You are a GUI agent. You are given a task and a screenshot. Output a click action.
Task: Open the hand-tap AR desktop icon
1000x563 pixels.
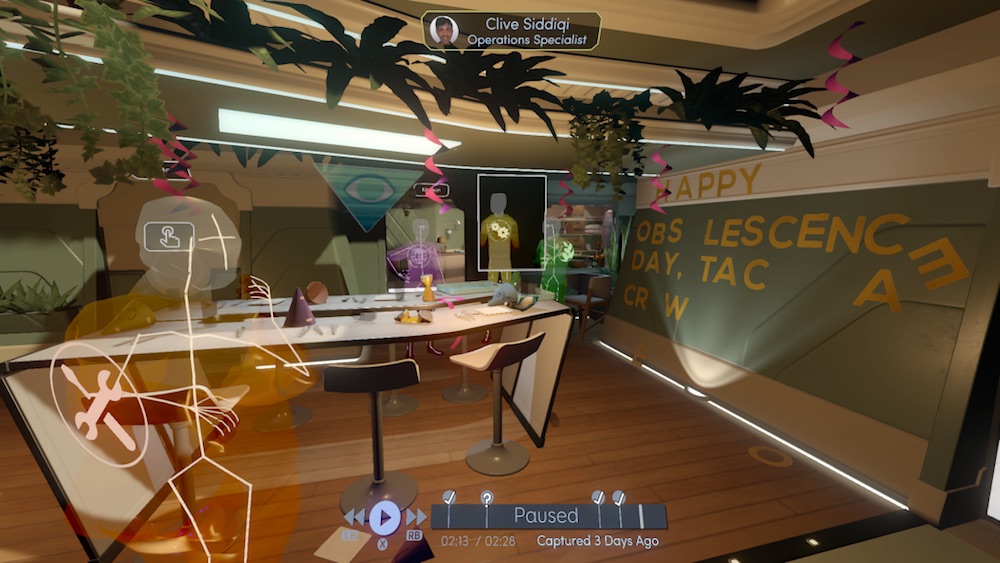click(x=169, y=237)
